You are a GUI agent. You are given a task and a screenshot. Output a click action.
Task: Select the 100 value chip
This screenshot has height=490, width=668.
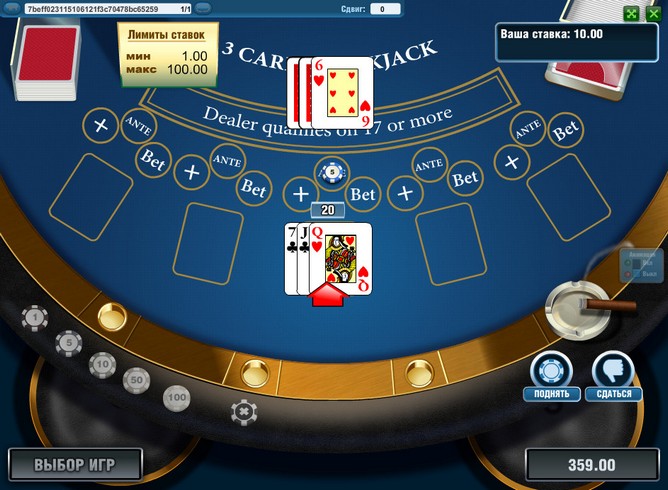(x=177, y=397)
